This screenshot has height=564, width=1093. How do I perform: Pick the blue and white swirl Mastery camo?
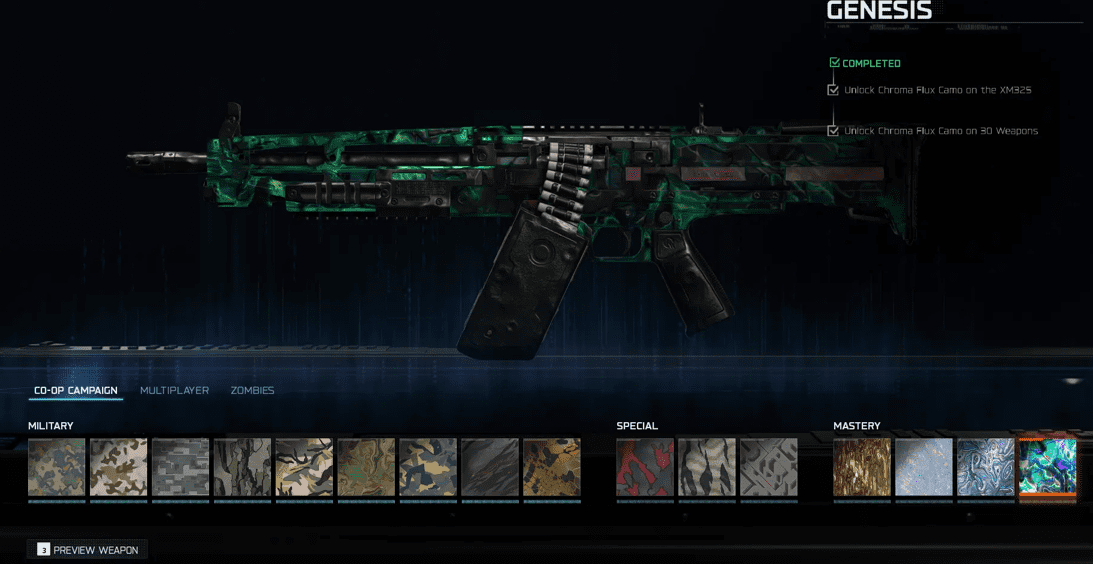click(986, 467)
